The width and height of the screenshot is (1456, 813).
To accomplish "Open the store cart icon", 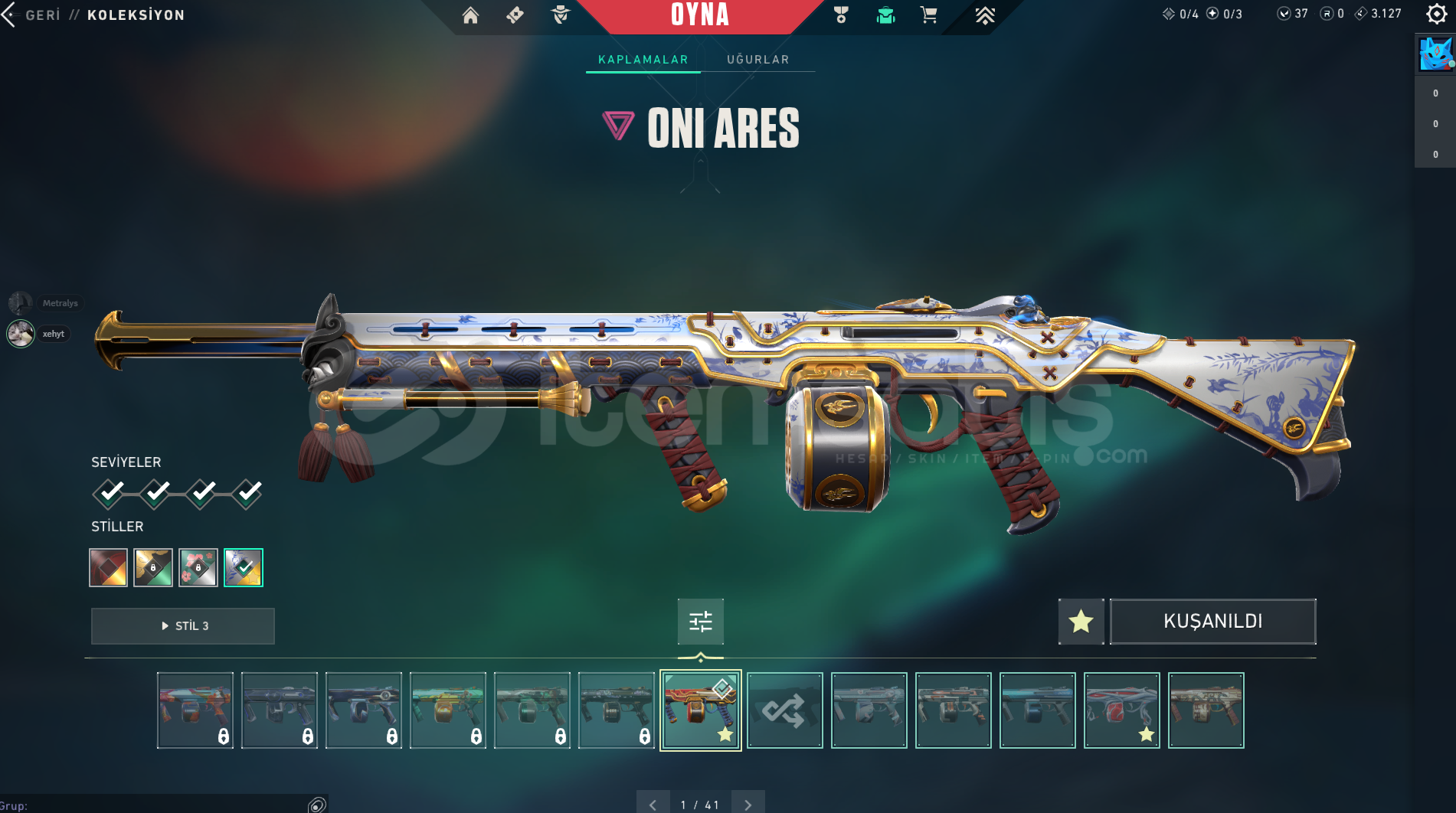I will click(x=928, y=15).
